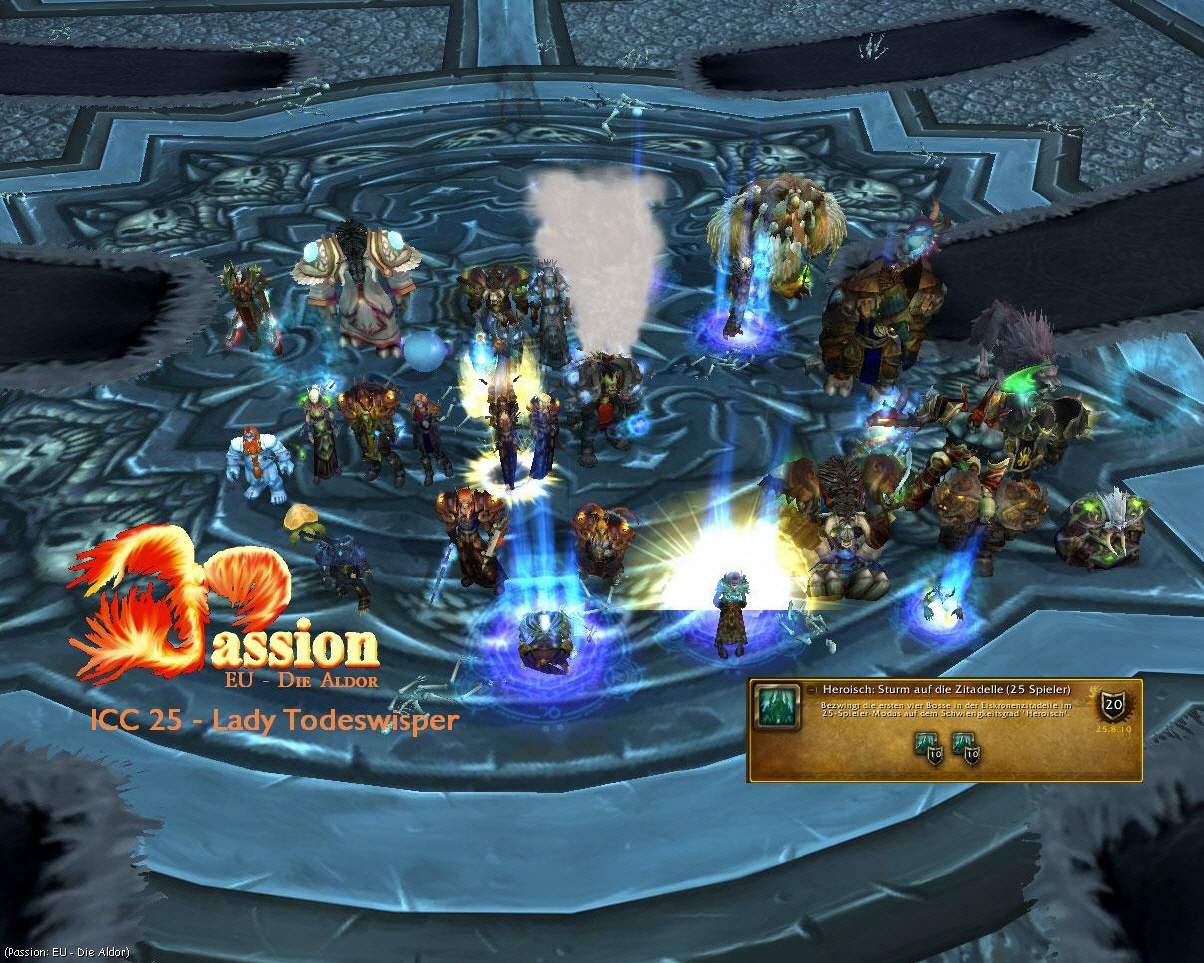Select the 'Heroisch: Sturm auf die Zitadelle' achievement title

tap(945, 690)
